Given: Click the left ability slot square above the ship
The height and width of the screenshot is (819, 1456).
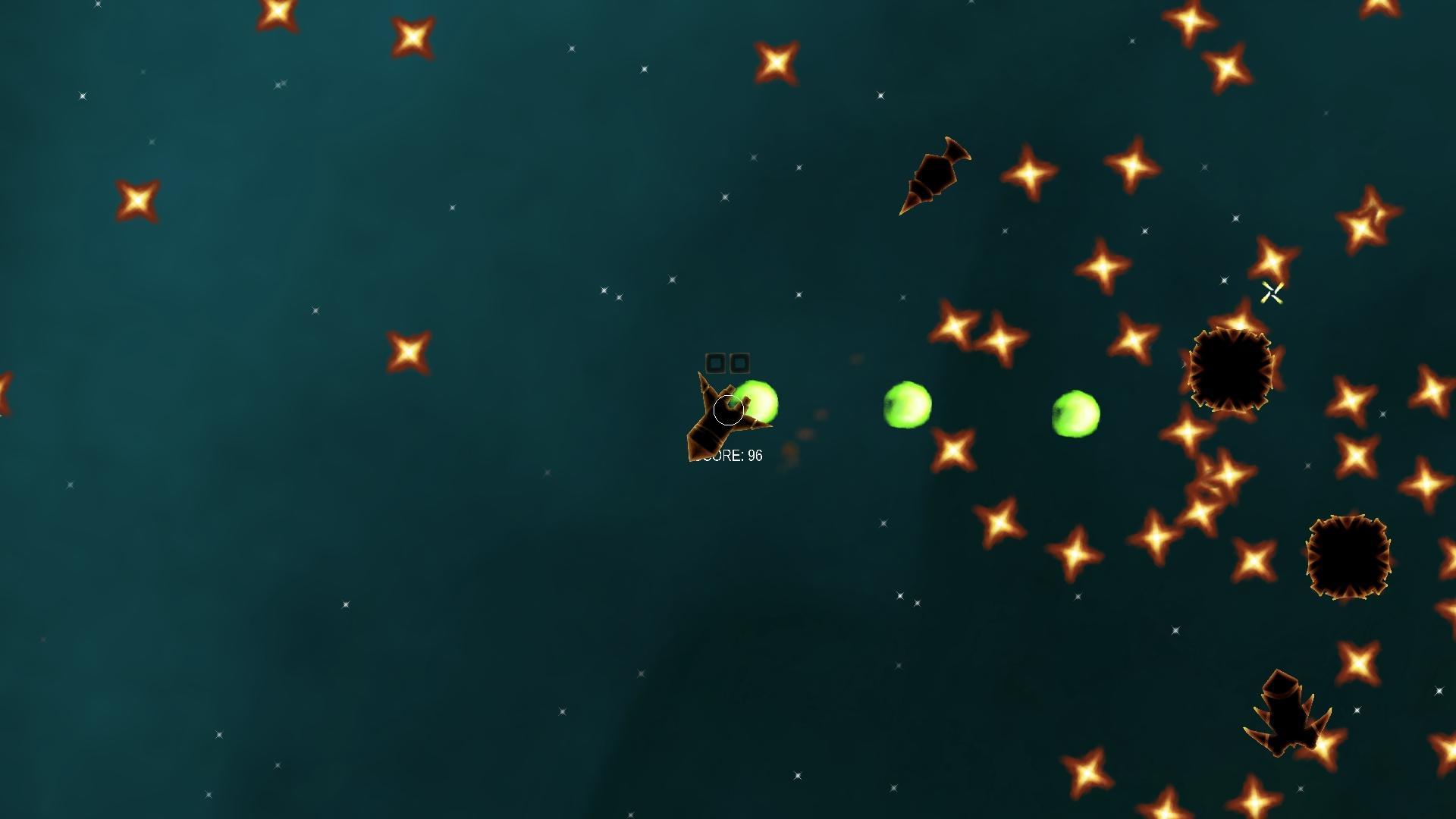Looking at the screenshot, I should pyautogui.click(x=715, y=364).
